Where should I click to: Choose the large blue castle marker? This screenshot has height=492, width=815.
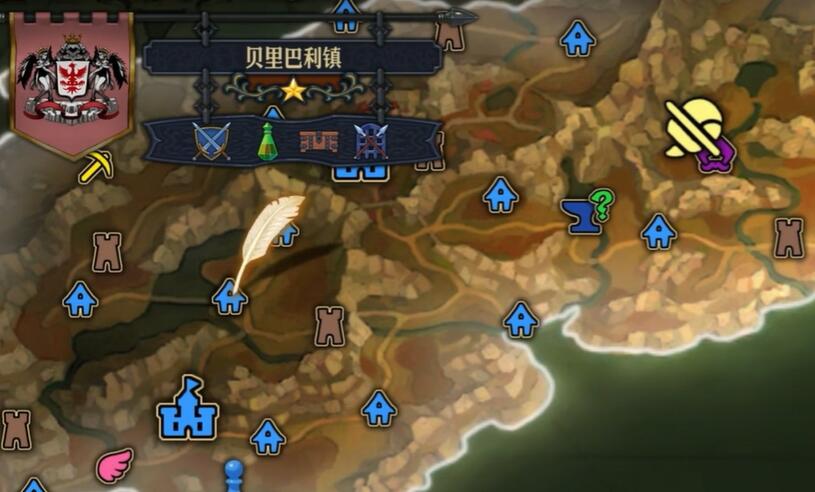[187, 408]
